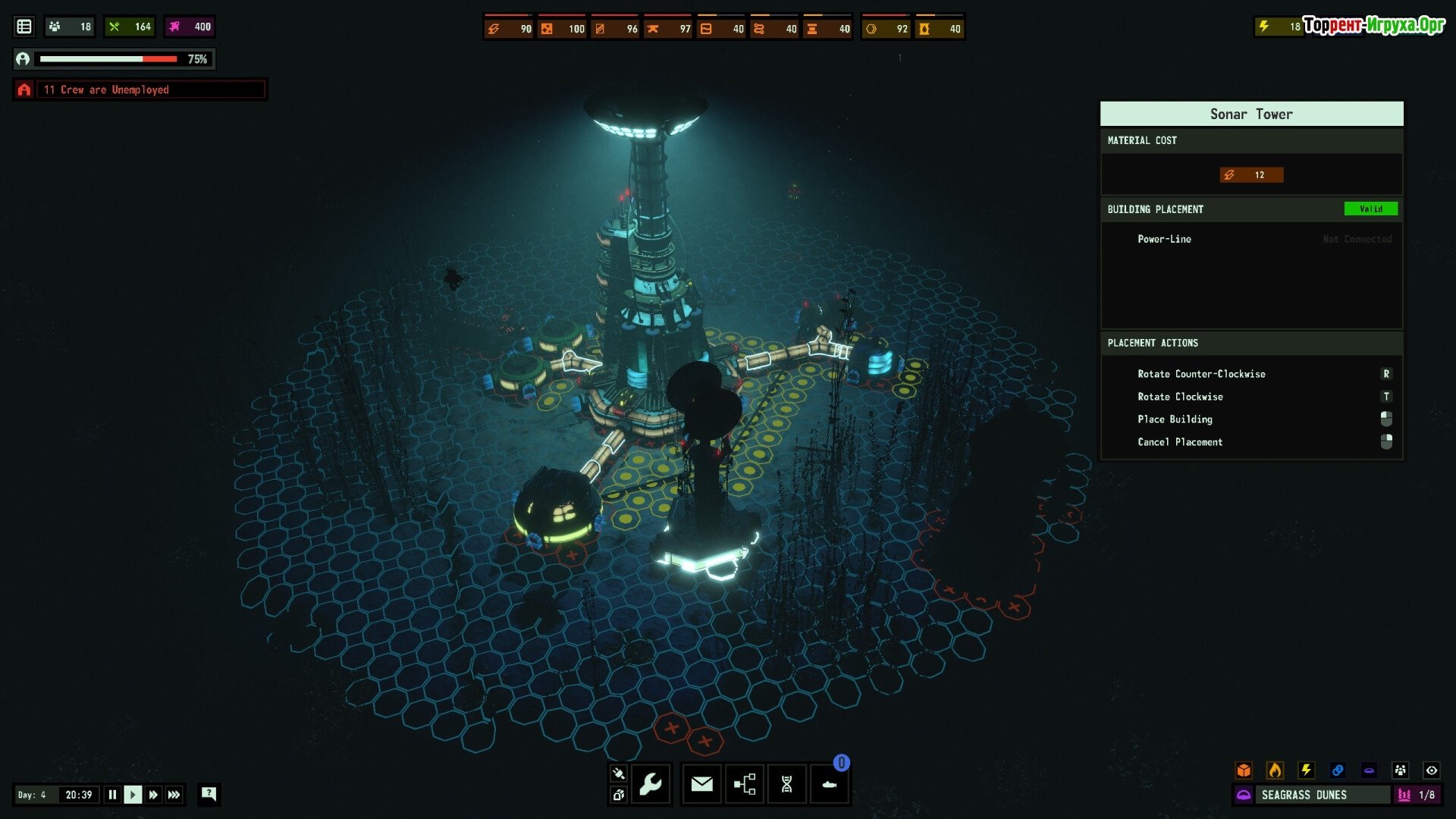Toggle the eye visibility icon

1432,770
